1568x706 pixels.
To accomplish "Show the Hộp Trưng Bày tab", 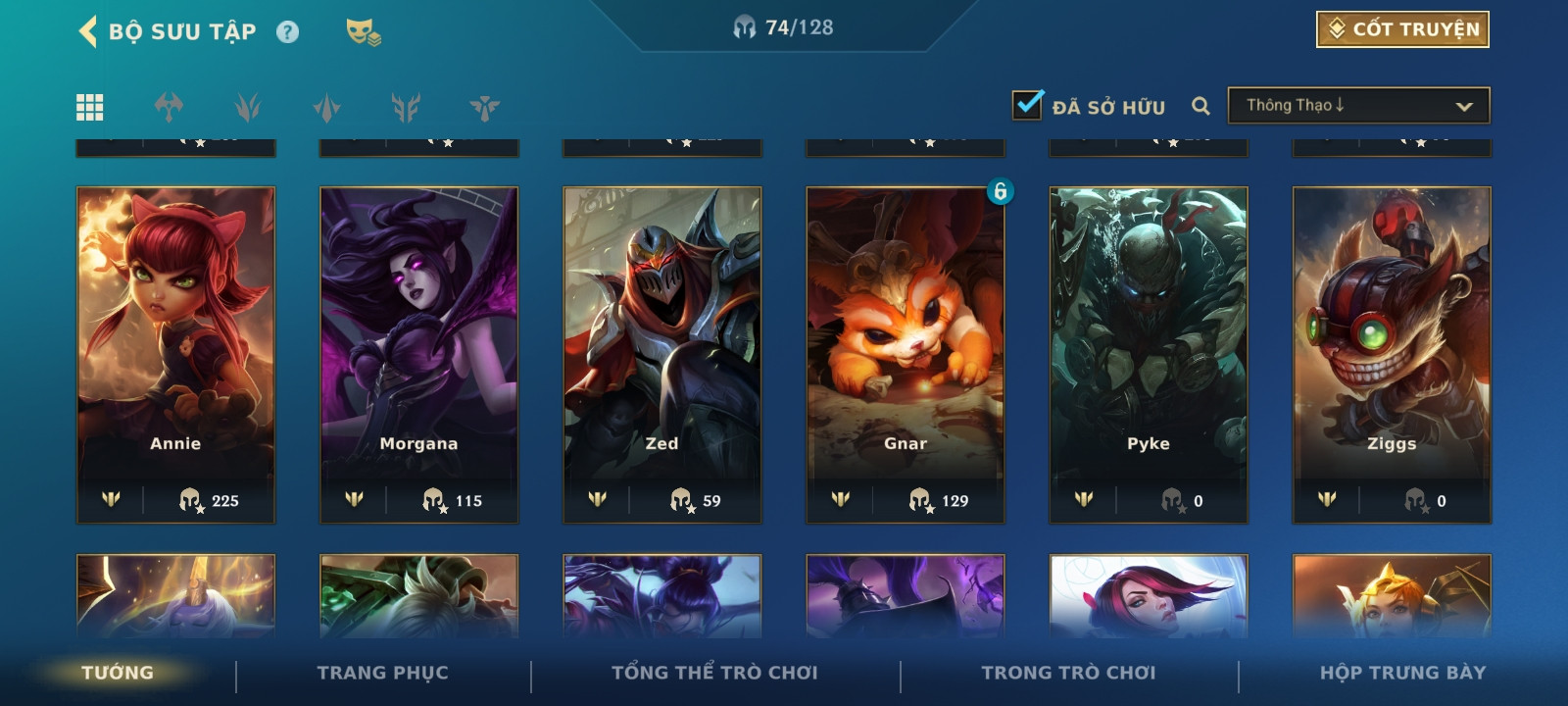I will point(1402,673).
